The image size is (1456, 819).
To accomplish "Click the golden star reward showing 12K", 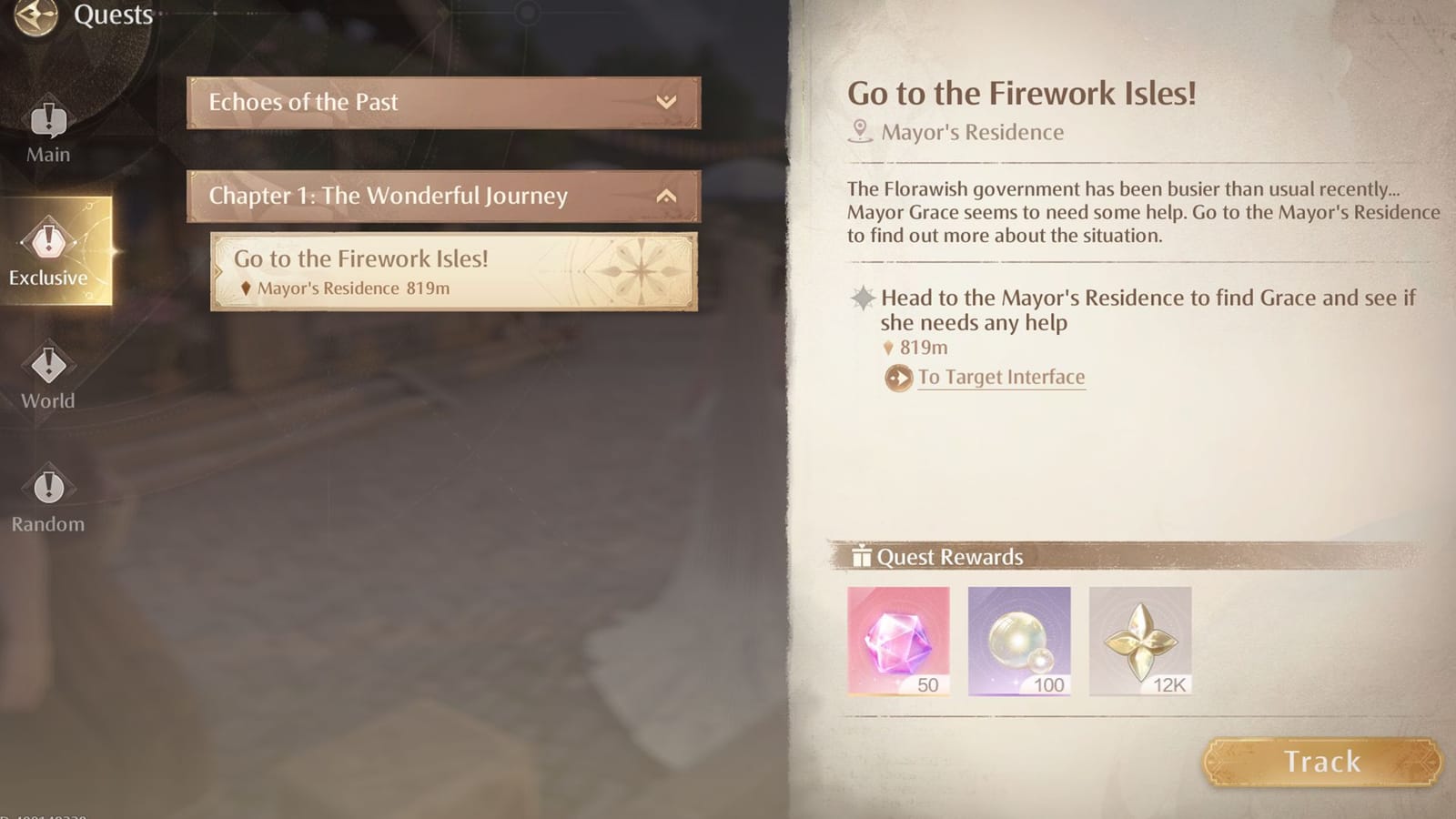I will pos(1142,640).
